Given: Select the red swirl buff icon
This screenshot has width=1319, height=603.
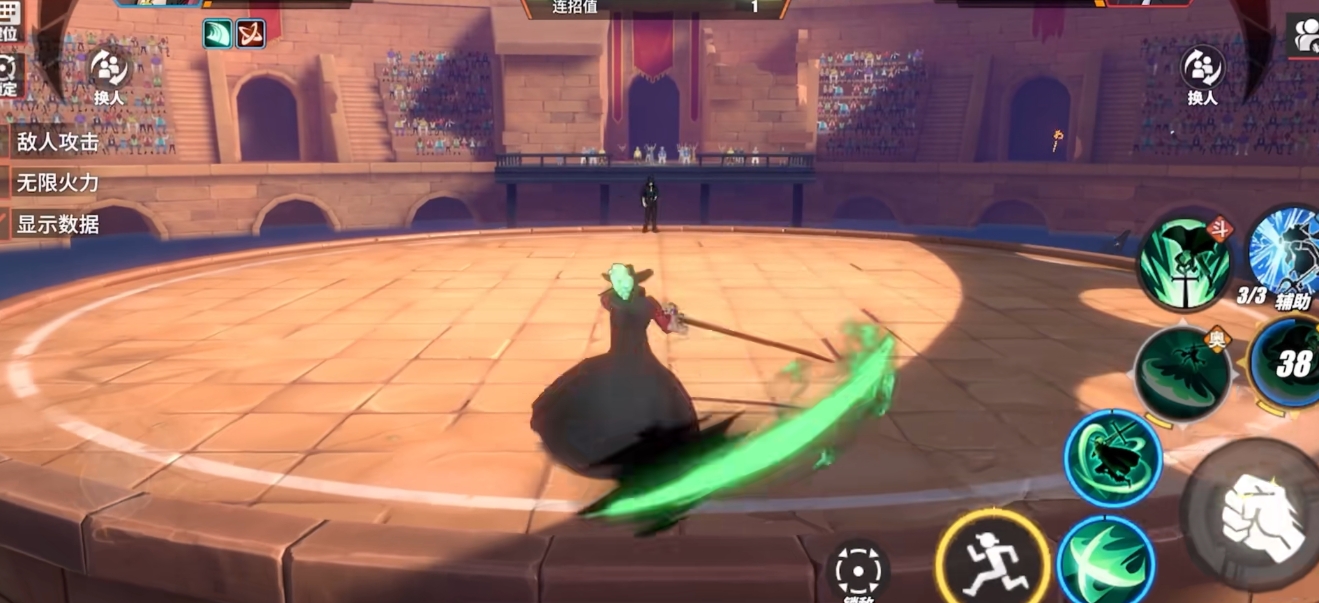Looking at the screenshot, I should [x=248, y=34].
